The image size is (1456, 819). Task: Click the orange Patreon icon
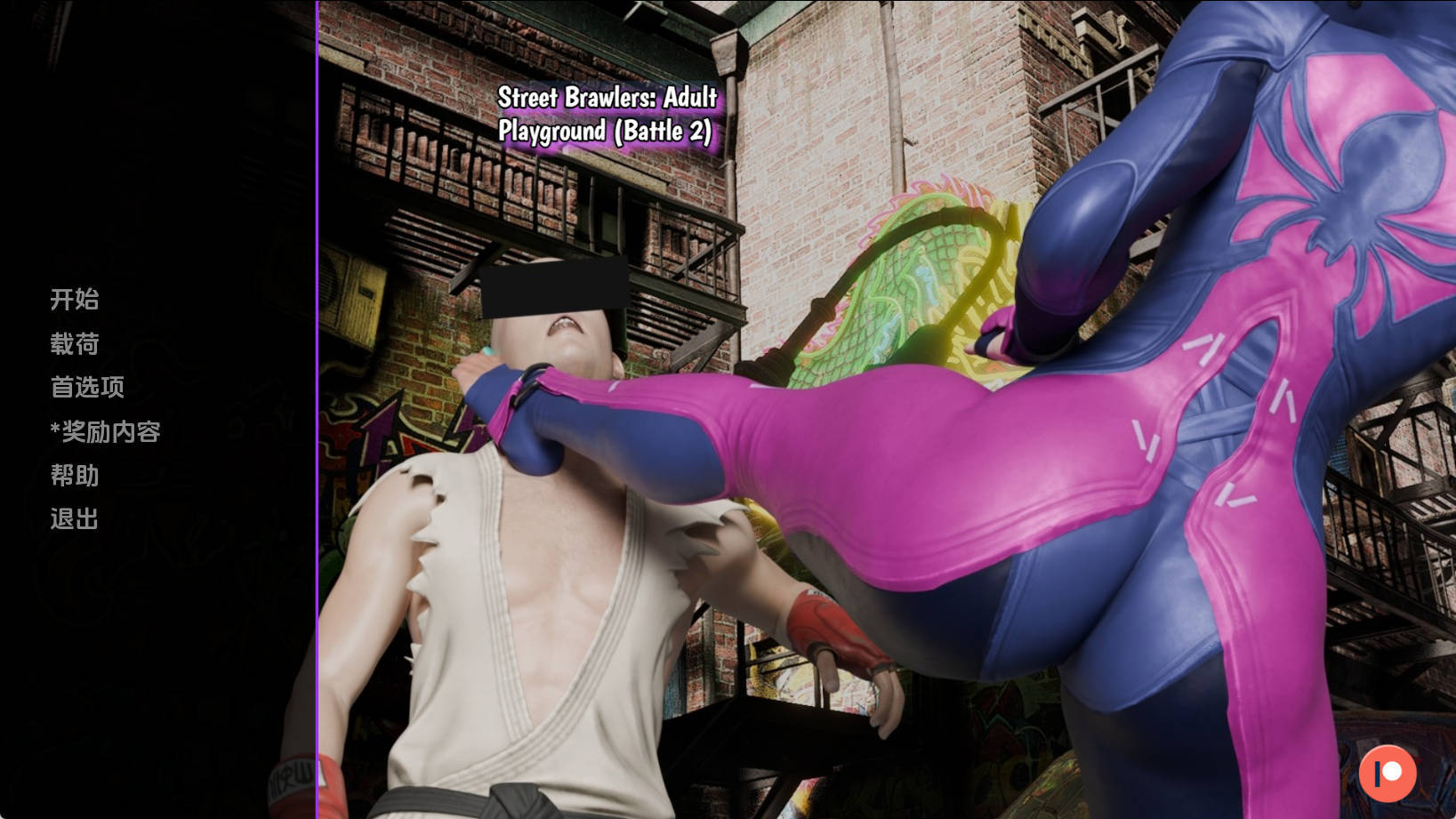[x=1387, y=773]
